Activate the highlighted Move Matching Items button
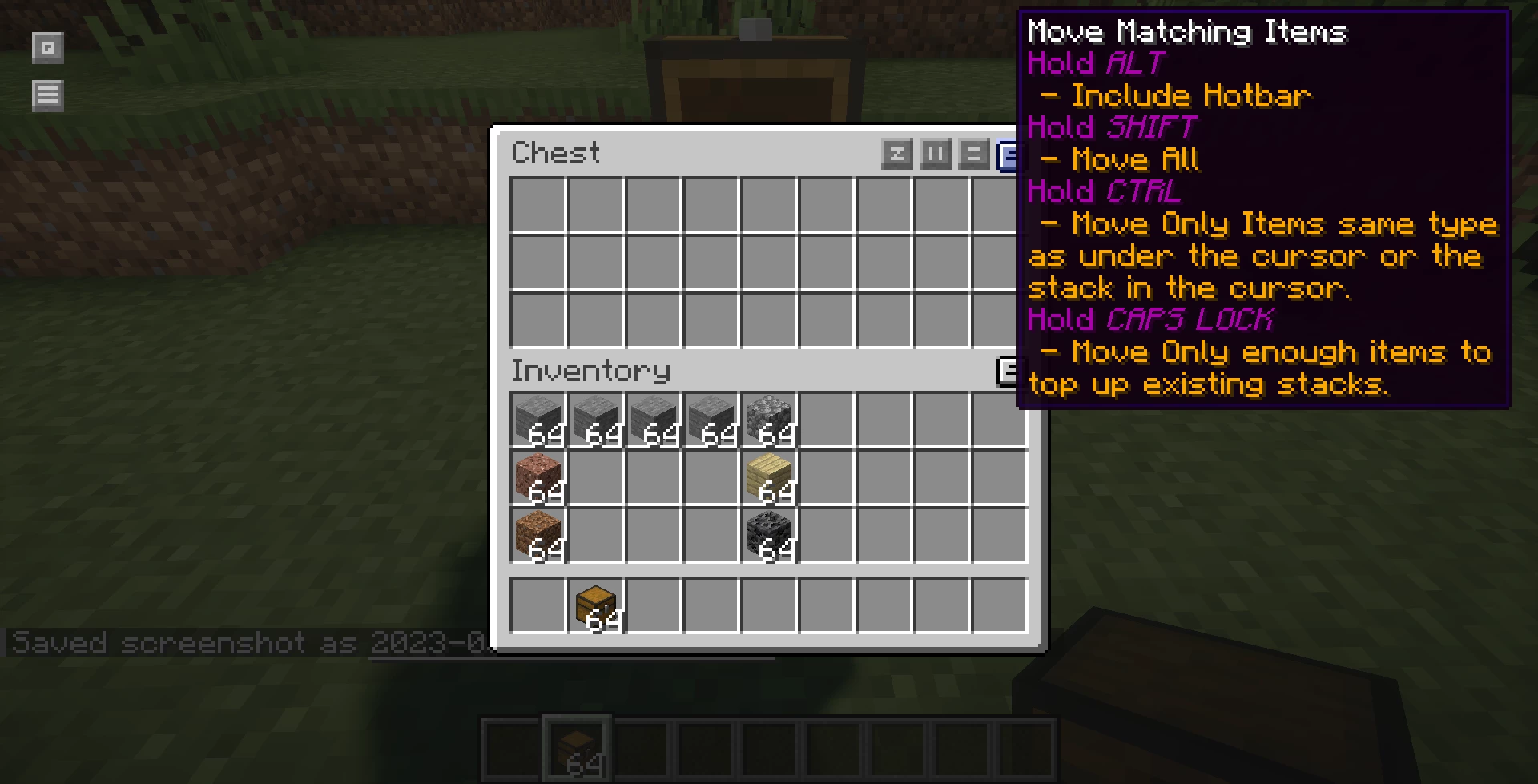 tap(1007, 155)
